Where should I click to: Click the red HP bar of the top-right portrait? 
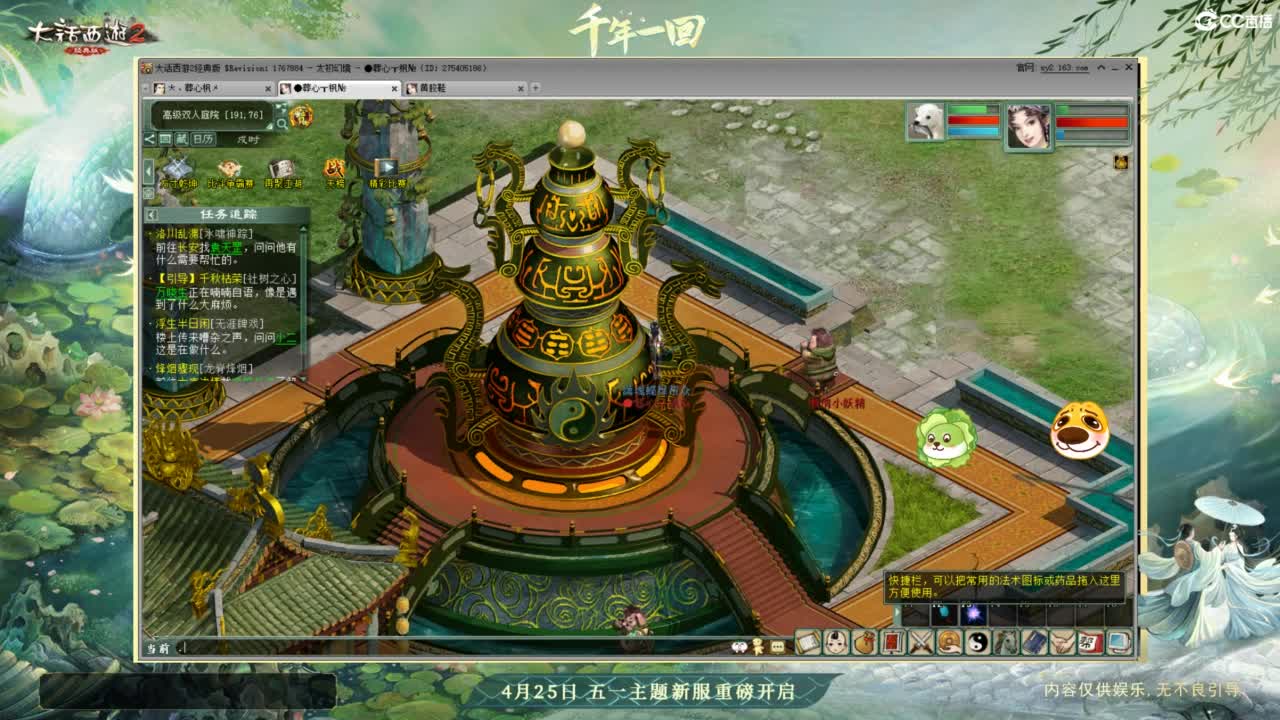1091,120
